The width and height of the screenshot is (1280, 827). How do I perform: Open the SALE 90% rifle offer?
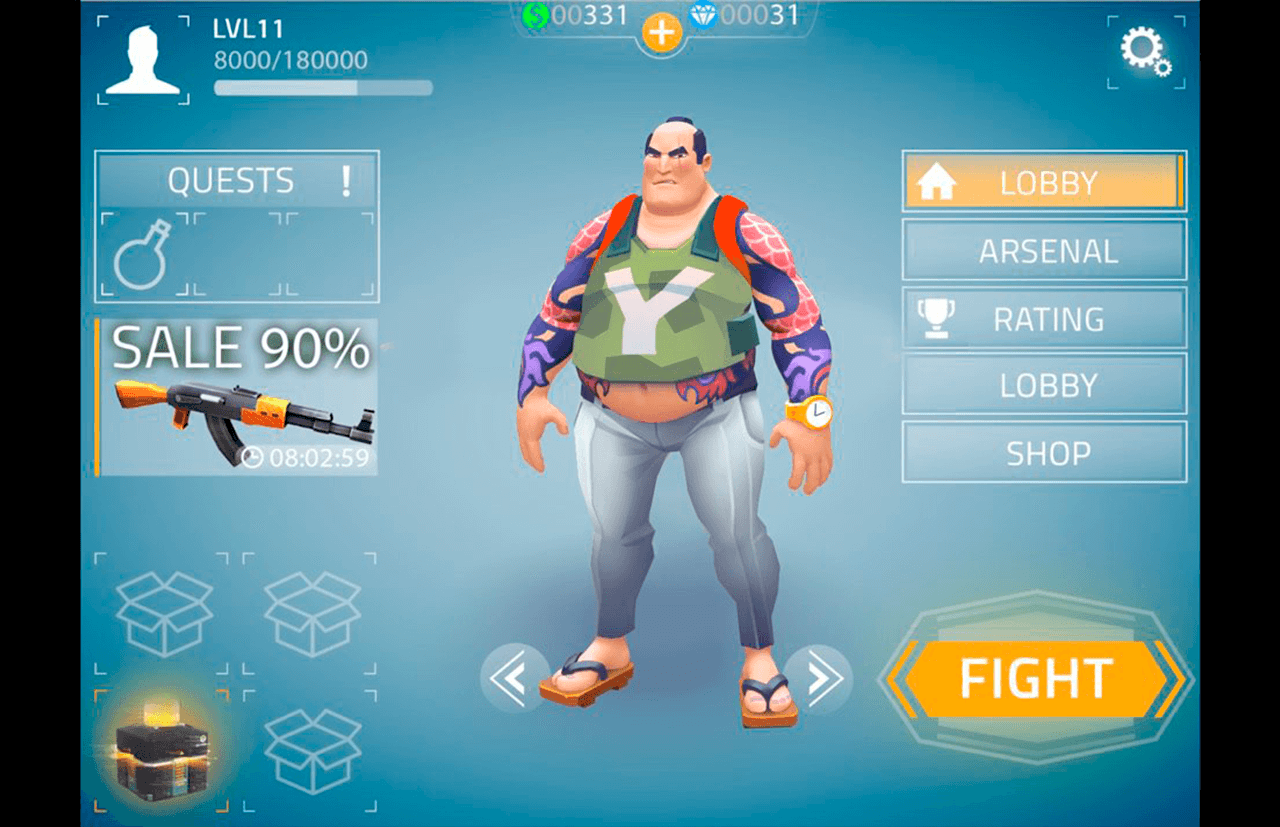[x=237, y=397]
